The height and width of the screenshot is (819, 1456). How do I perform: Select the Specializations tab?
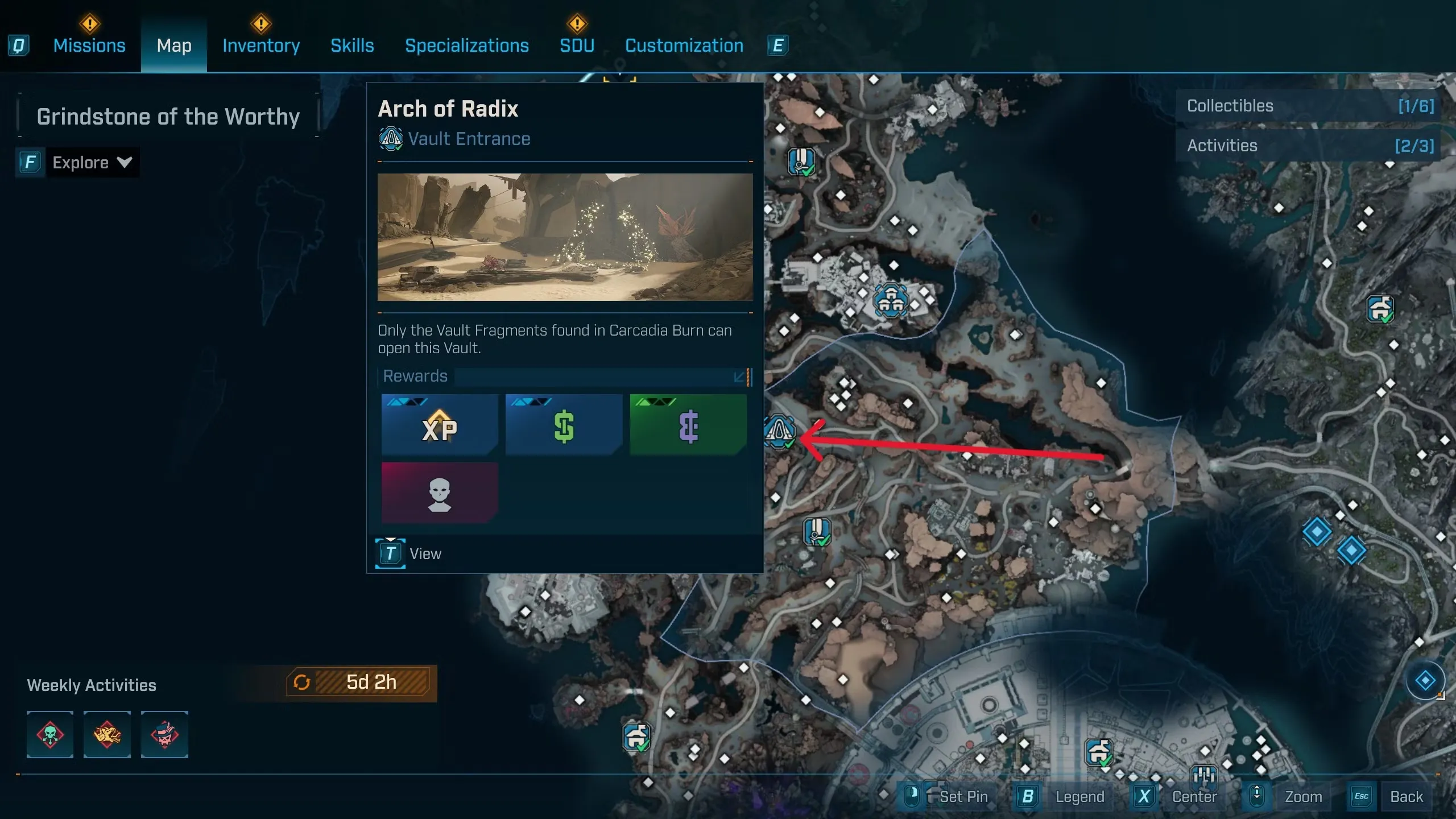pyautogui.click(x=466, y=45)
